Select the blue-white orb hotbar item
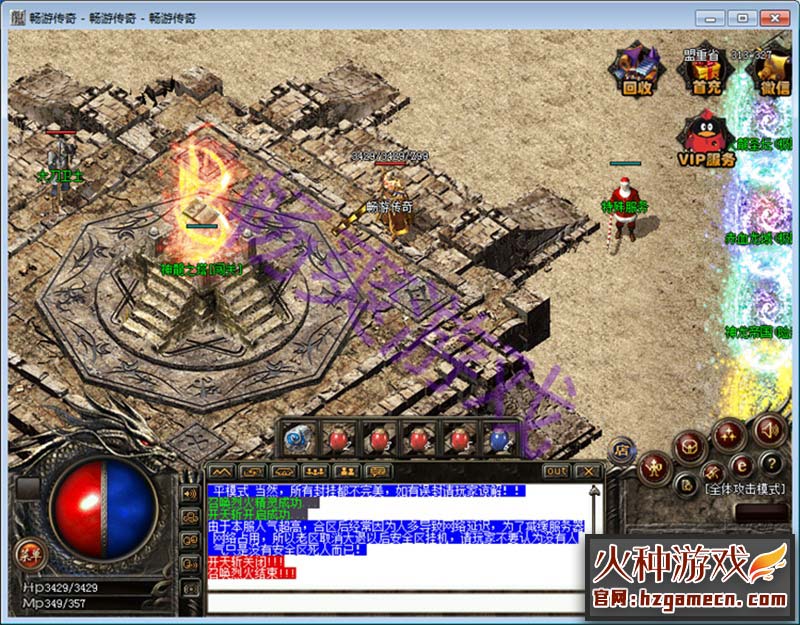Screen dimensions: 800x625 [x=298, y=438]
